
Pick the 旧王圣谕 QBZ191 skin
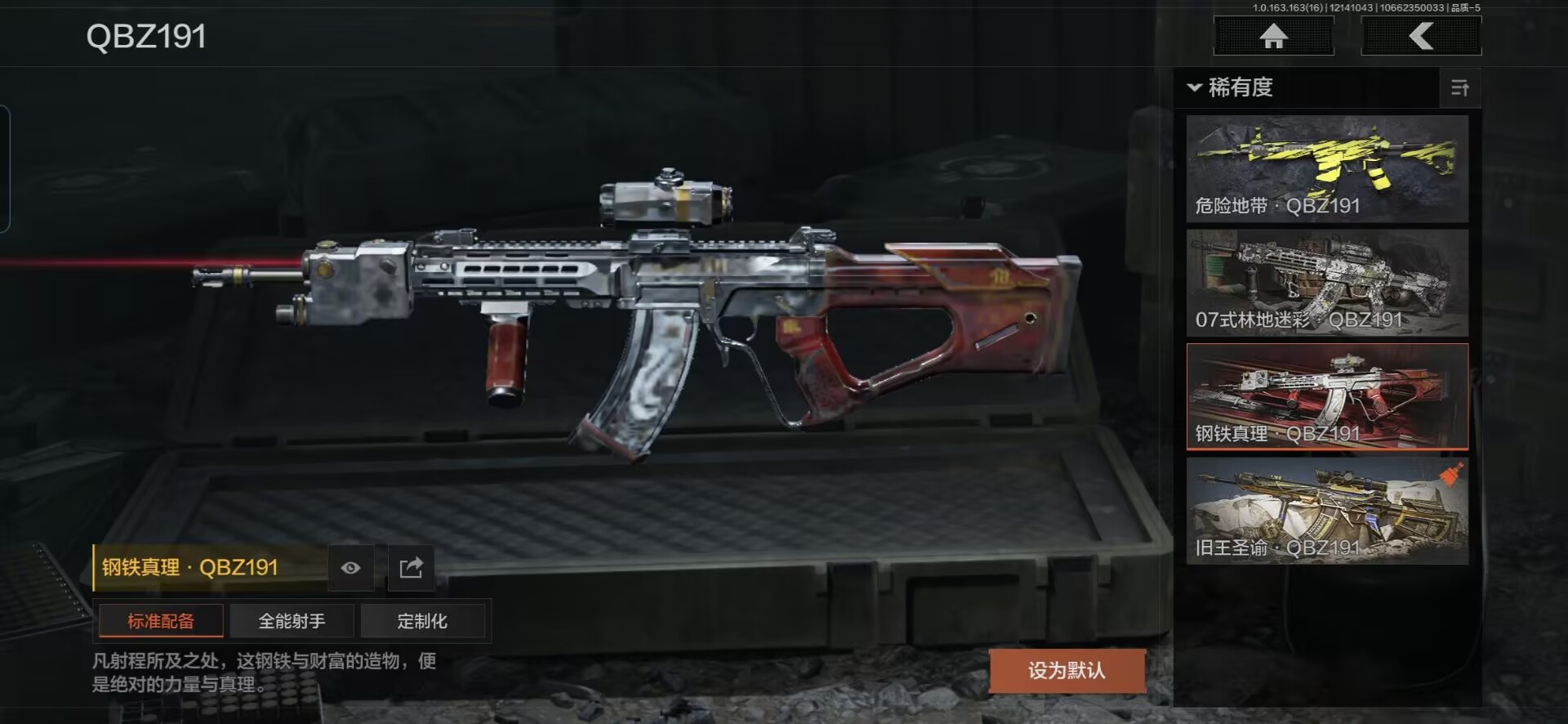tap(1327, 512)
